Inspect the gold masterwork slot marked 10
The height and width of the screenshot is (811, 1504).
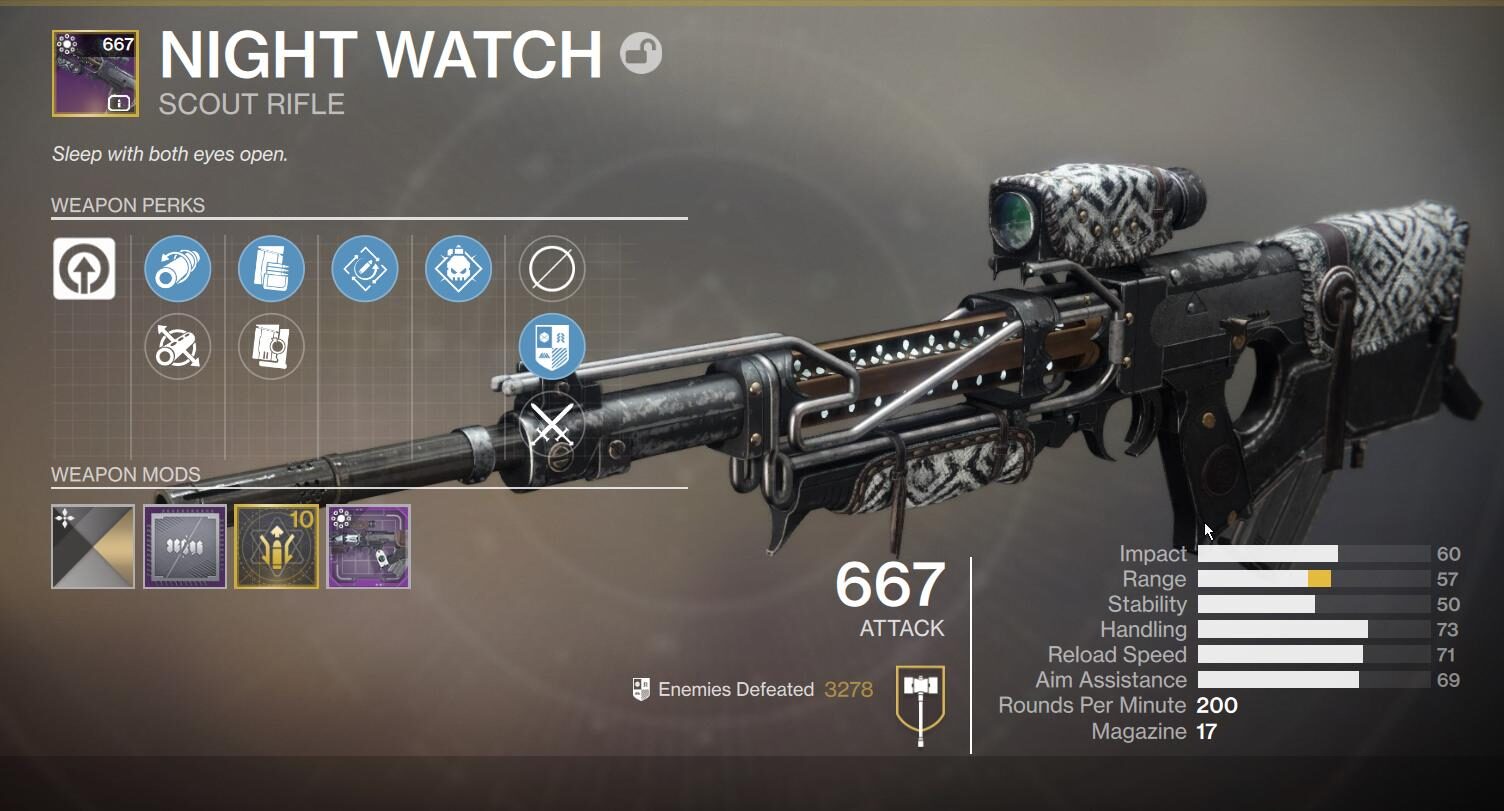click(277, 546)
